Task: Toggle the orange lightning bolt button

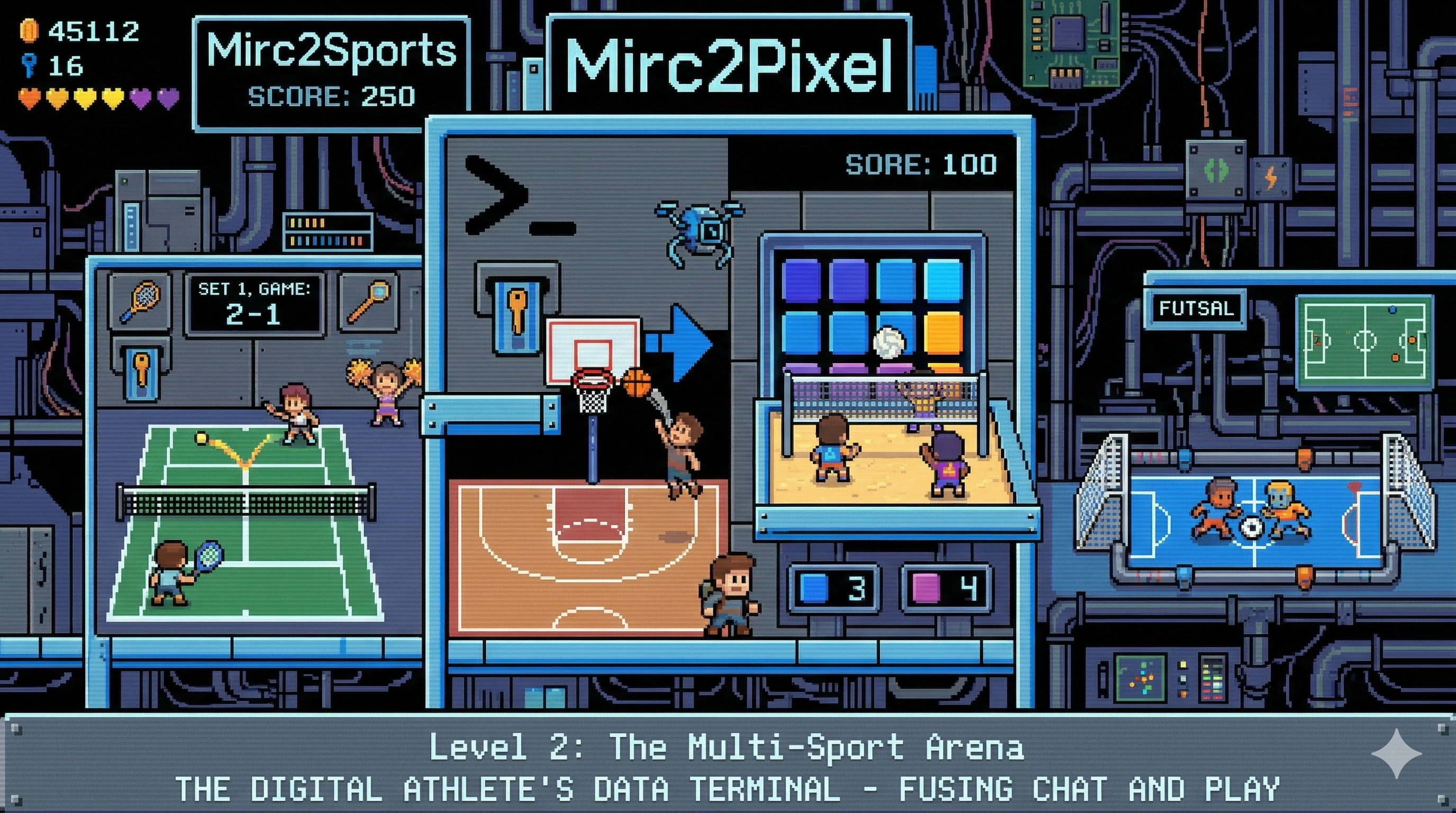Action: [x=1270, y=178]
